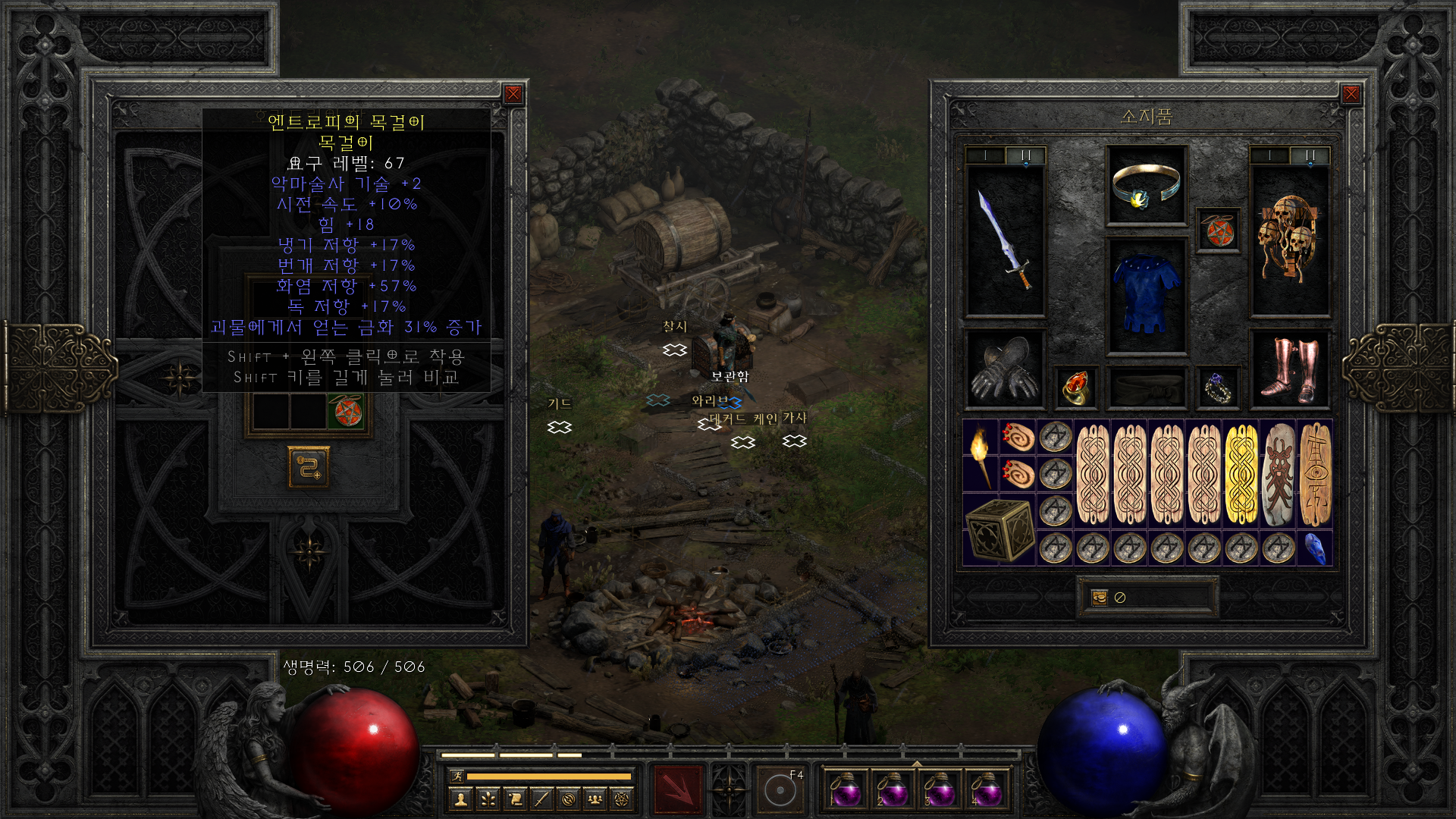
Task: Toggle the run/walk button
Action: point(457,776)
